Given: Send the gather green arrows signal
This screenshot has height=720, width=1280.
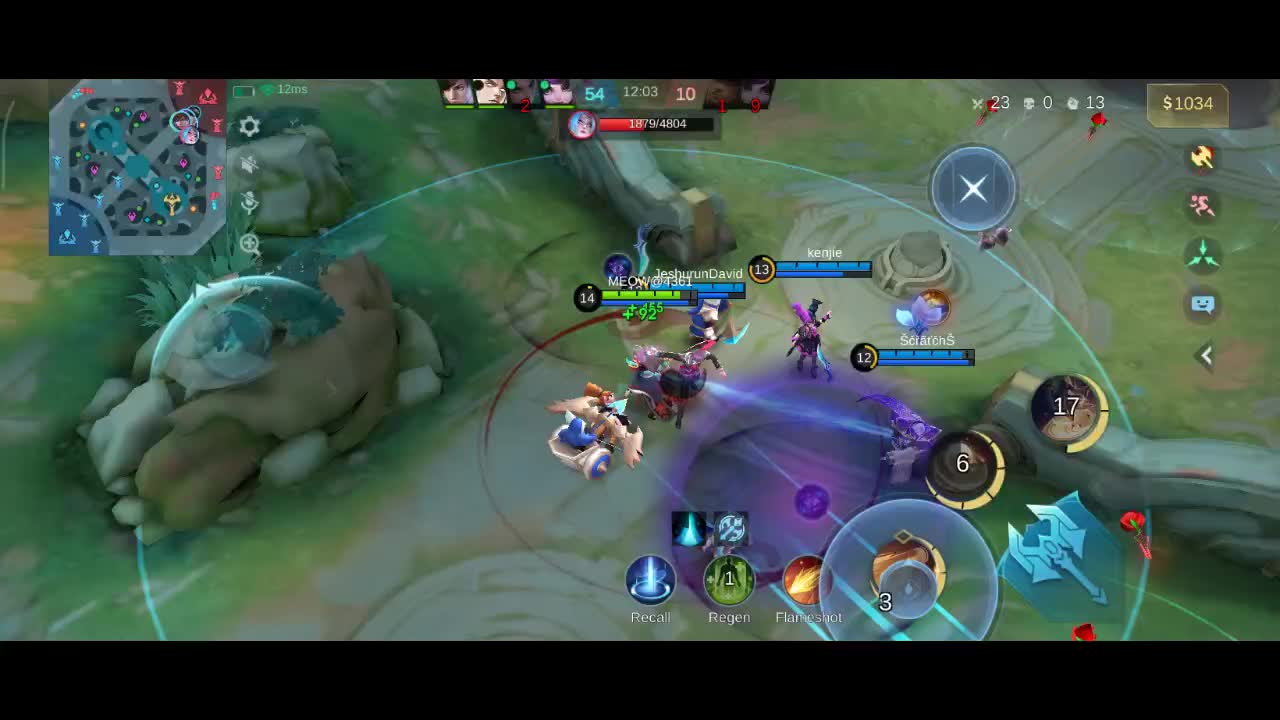Looking at the screenshot, I should click(1202, 255).
